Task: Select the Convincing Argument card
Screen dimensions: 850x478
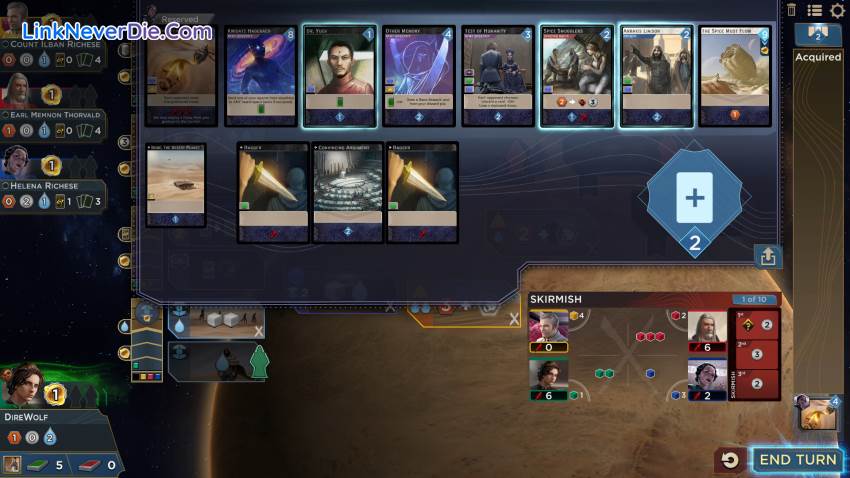Action: (347, 192)
